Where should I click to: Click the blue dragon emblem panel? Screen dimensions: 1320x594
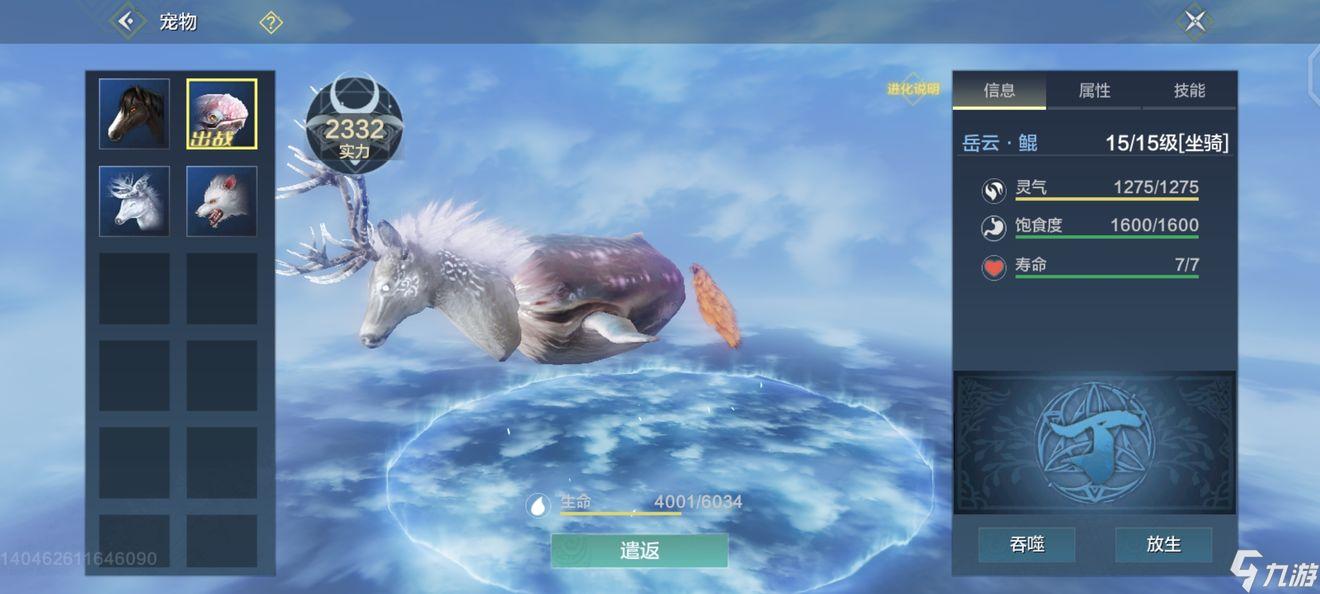[x=1095, y=443]
